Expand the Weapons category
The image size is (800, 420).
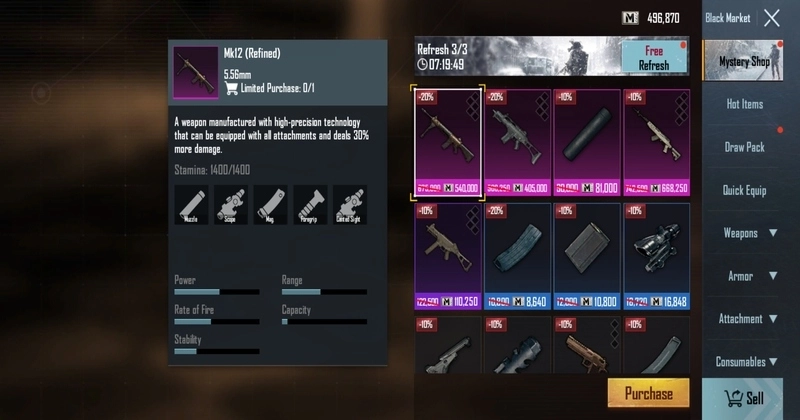click(749, 233)
